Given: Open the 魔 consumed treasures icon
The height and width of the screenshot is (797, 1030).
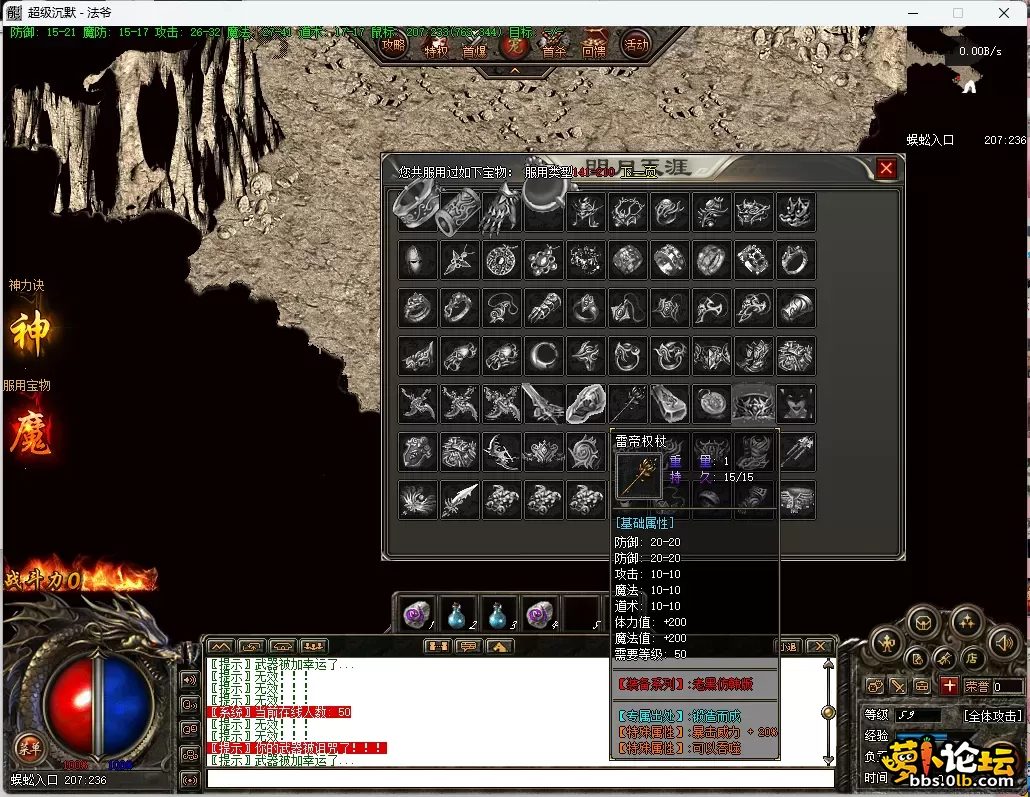Looking at the screenshot, I should click(x=30, y=432).
